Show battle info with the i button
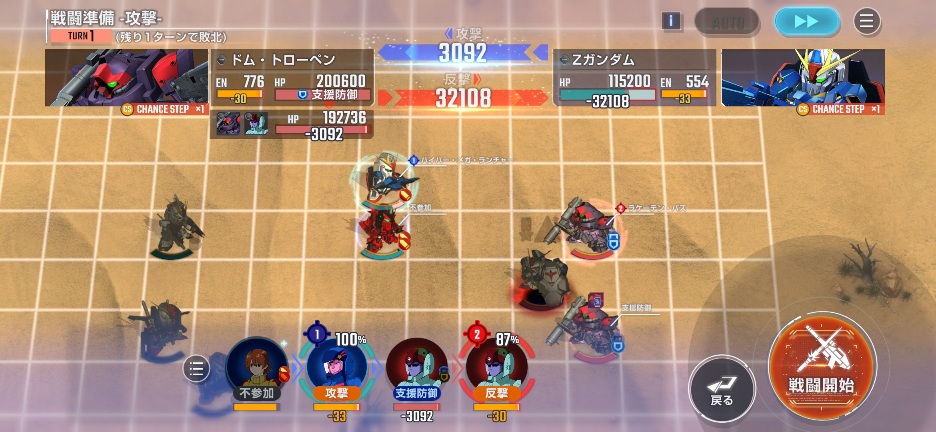The width and height of the screenshot is (936, 432). coord(672,21)
